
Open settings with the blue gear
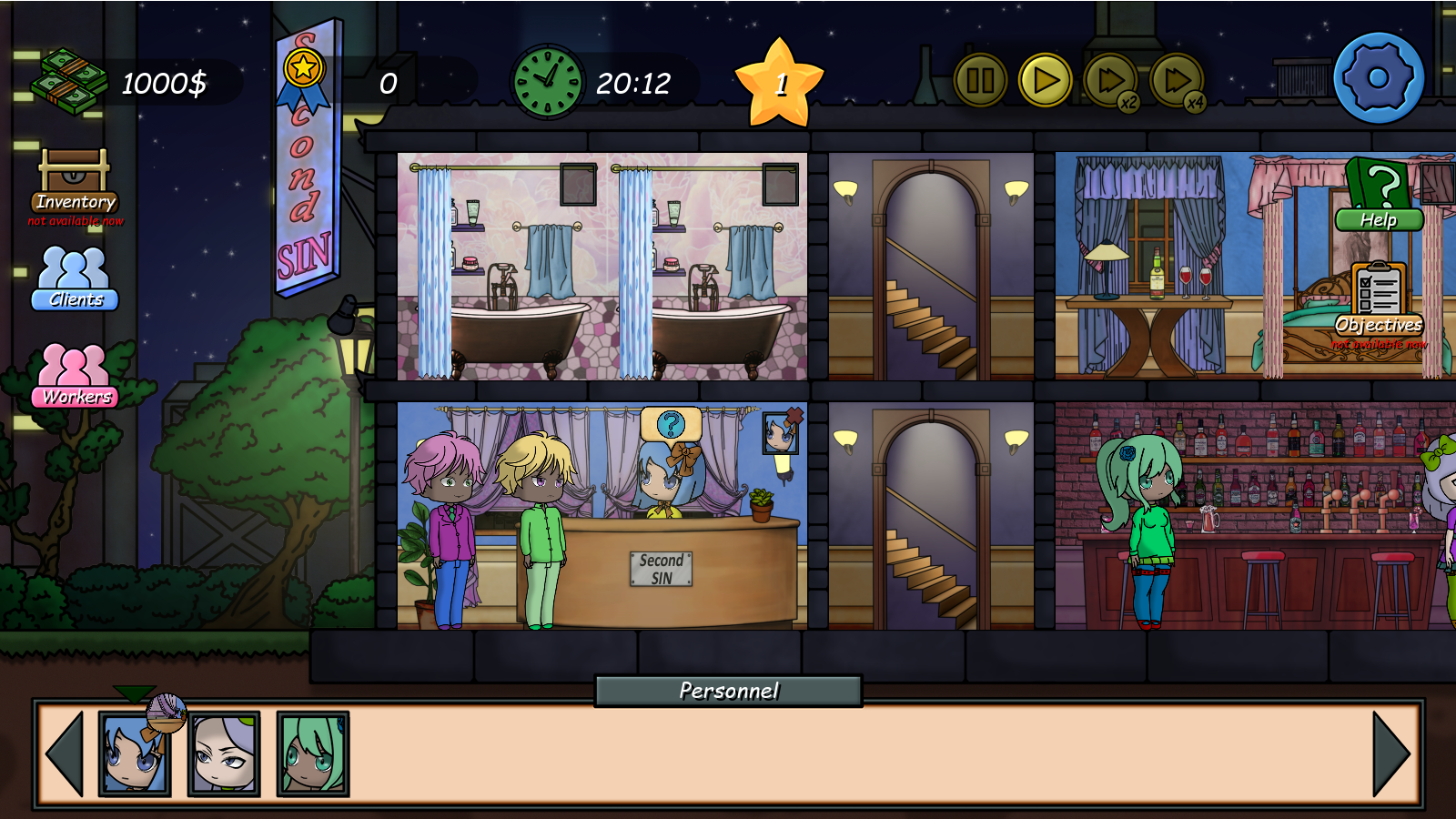[1379, 78]
